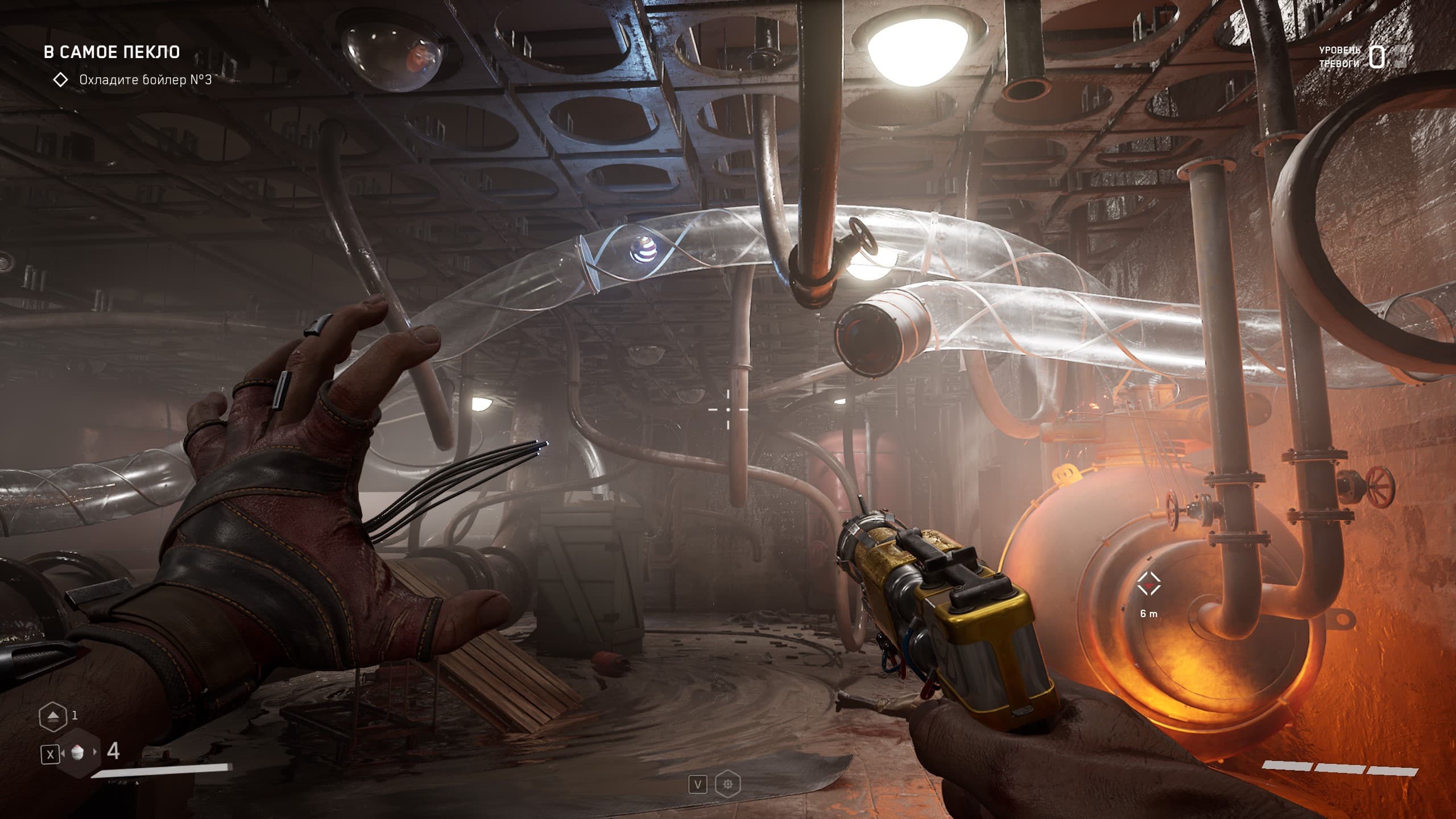Select the cupcake consumable hexagon slot

pos(78,754)
